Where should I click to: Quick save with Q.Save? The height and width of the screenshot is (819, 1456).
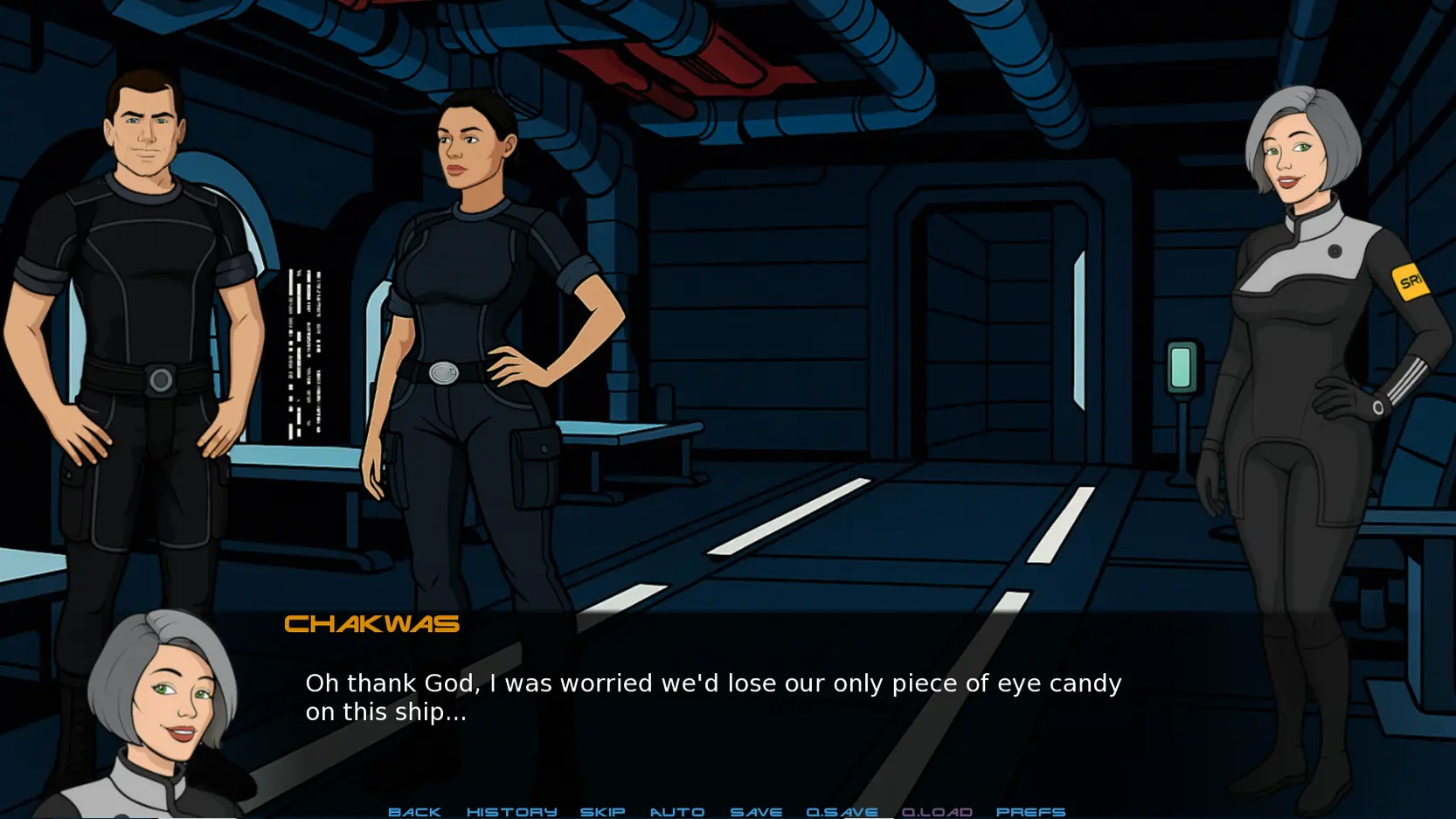pos(842,811)
